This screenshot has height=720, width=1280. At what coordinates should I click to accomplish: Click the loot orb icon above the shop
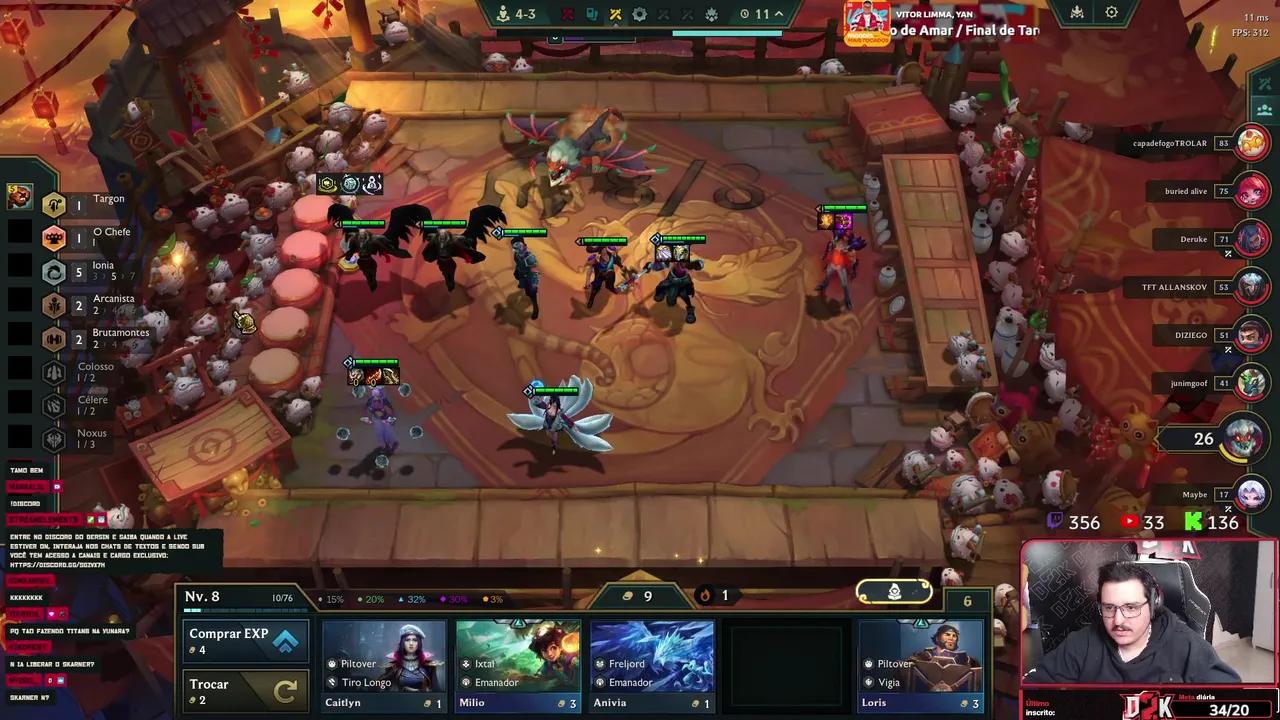(x=893, y=591)
